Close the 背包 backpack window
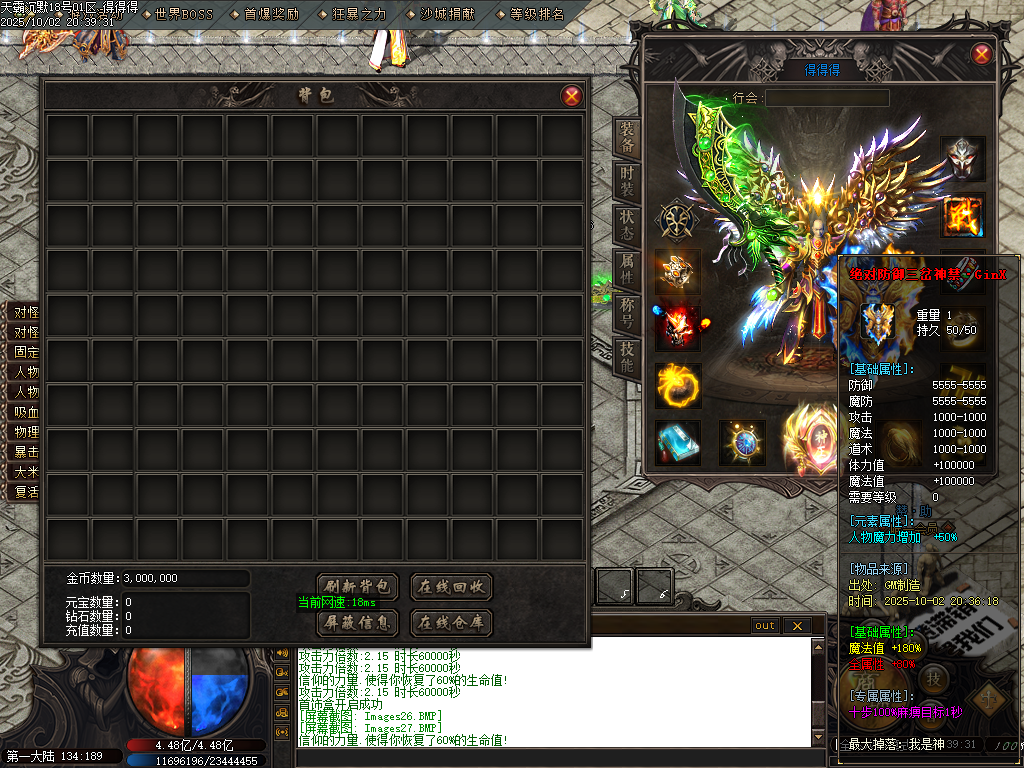Screen dimensions: 1024x768 coord(571,96)
